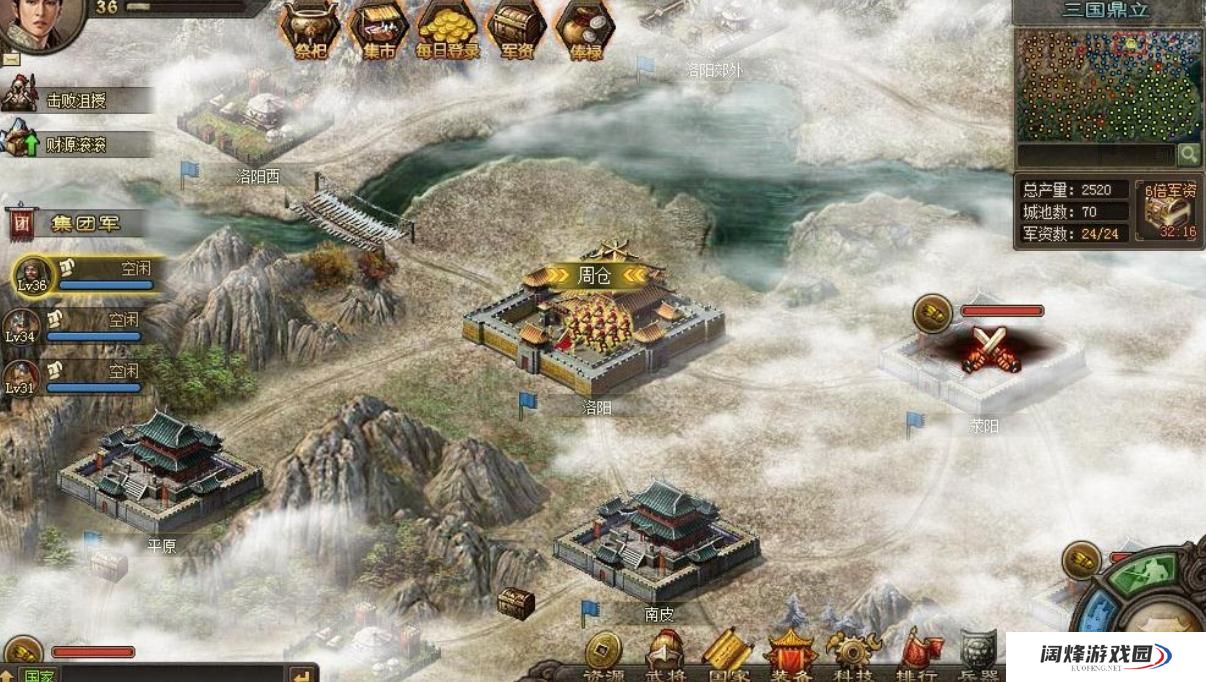Open the 财源滚滚 quest entry
This screenshot has width=1206, height=682.
75,144
